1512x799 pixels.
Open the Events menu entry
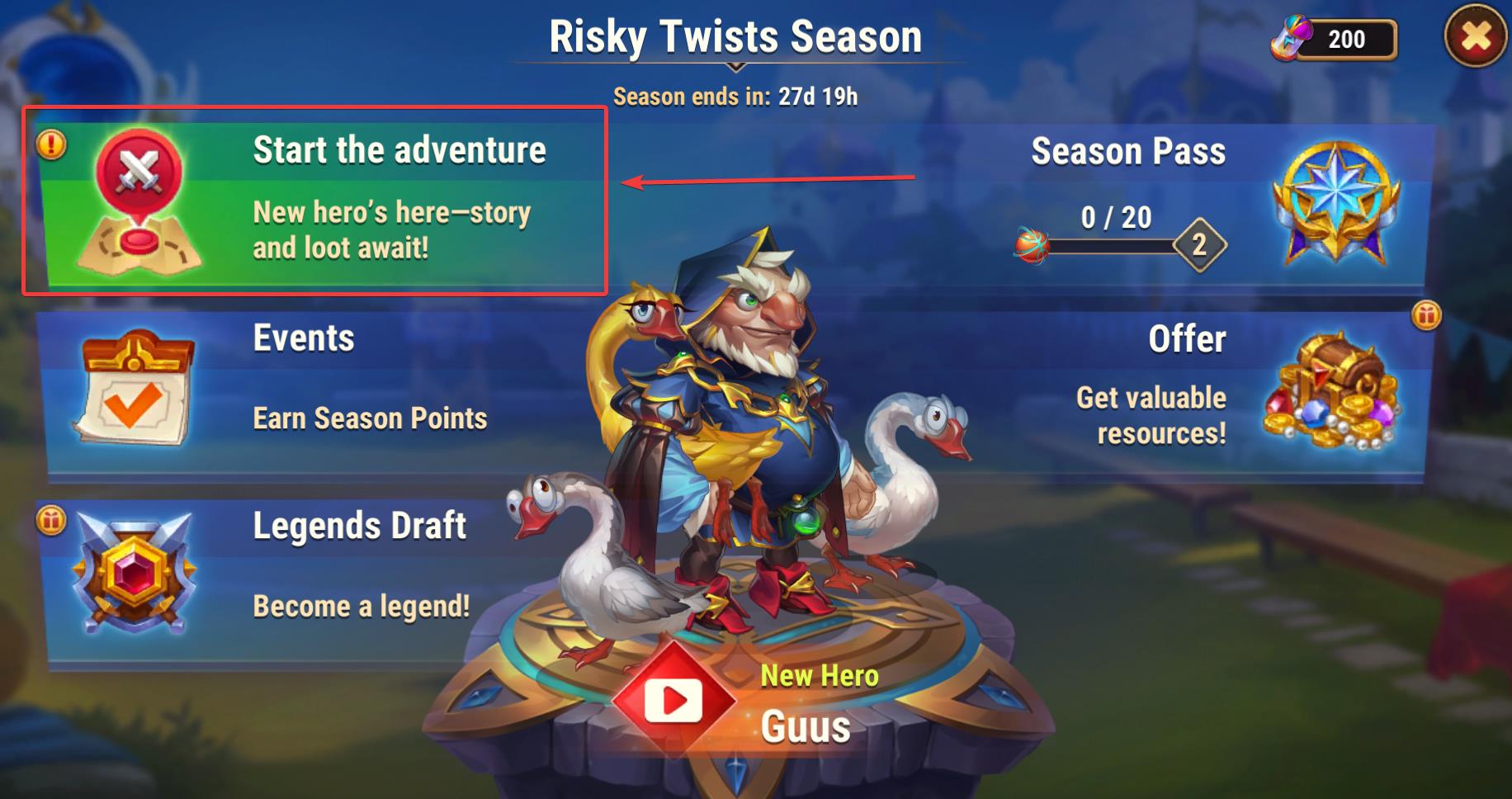(x=314, y=388)
